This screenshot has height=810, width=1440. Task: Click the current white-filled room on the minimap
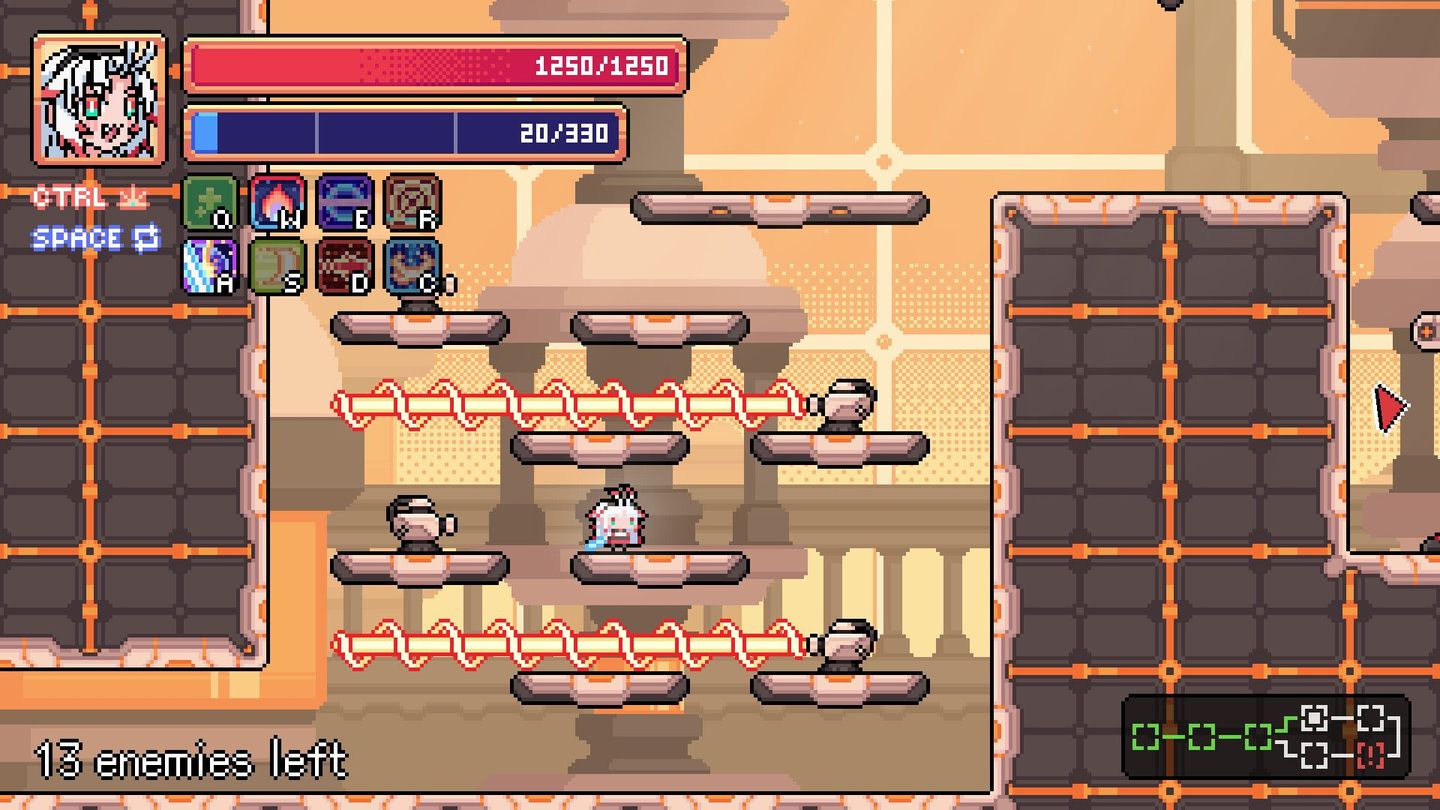(x=1314, y=718)
